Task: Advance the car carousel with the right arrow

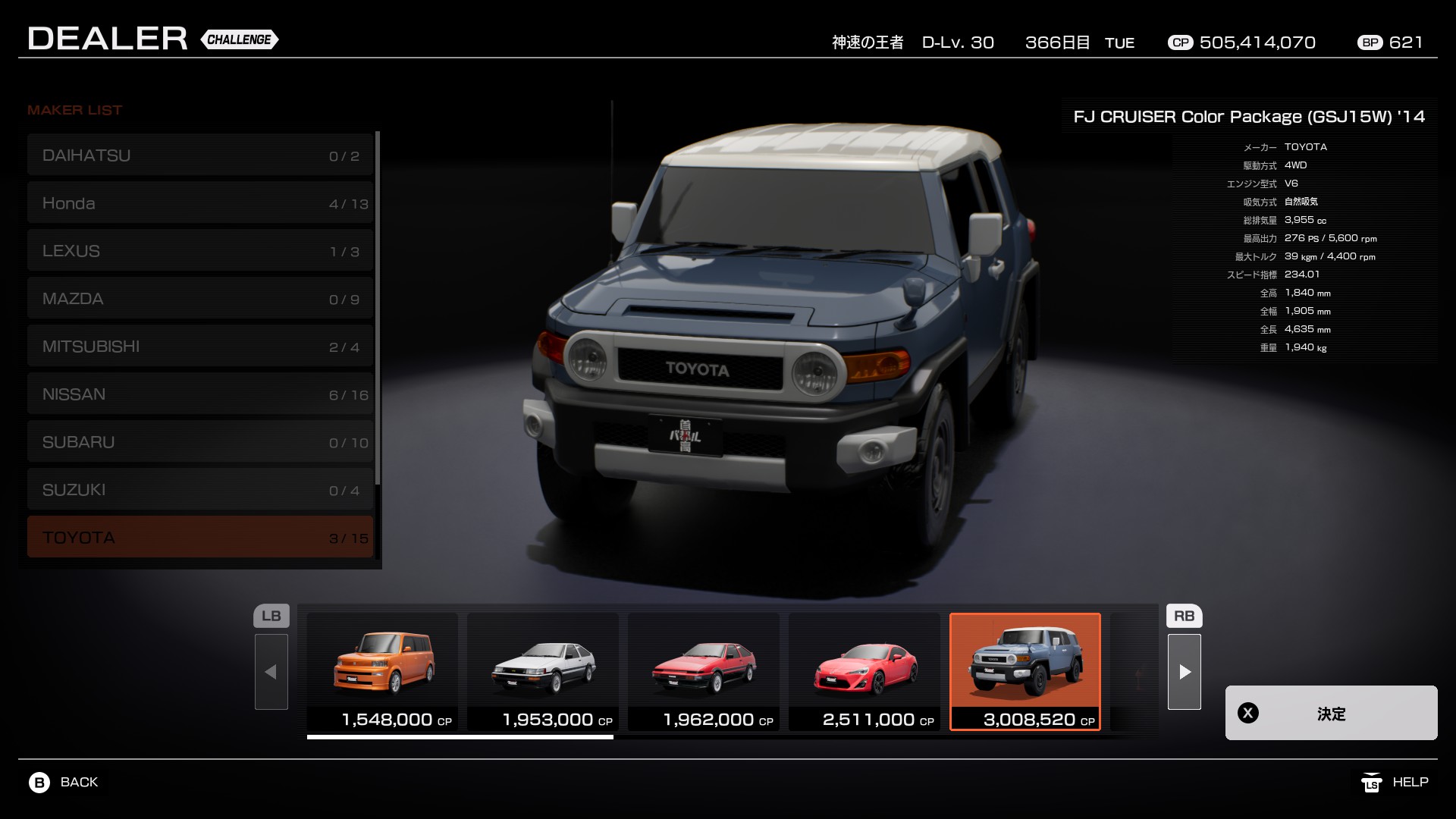Action: (1185, 672)
